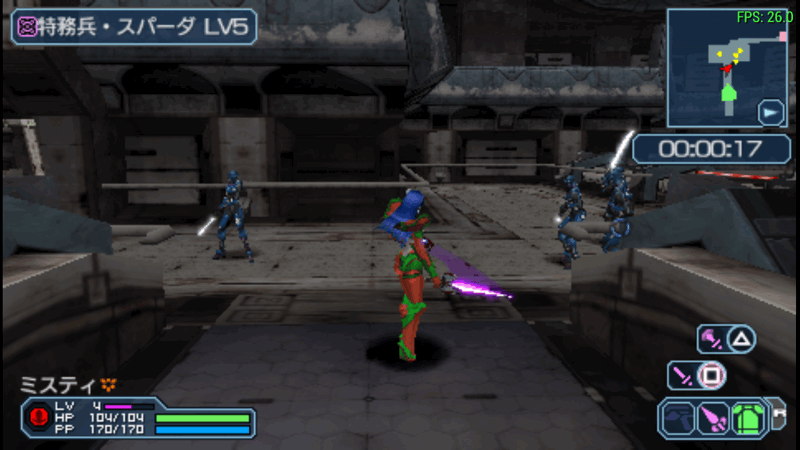Click the arrow button on the minimap
Image resolution: width=800 pixels, height=450 pixels.
point(771,112)
